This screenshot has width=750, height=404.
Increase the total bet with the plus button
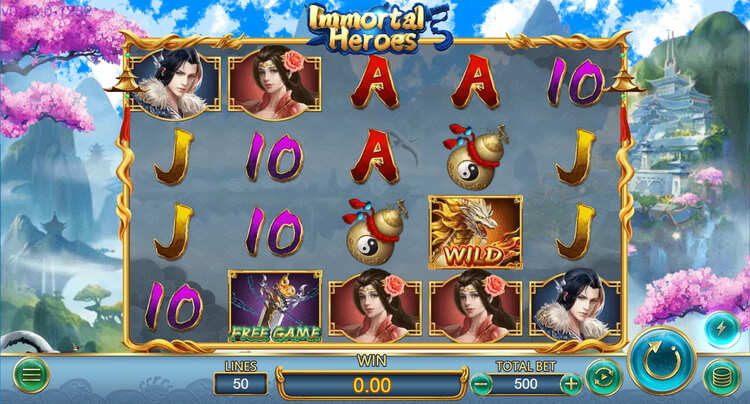570,383
